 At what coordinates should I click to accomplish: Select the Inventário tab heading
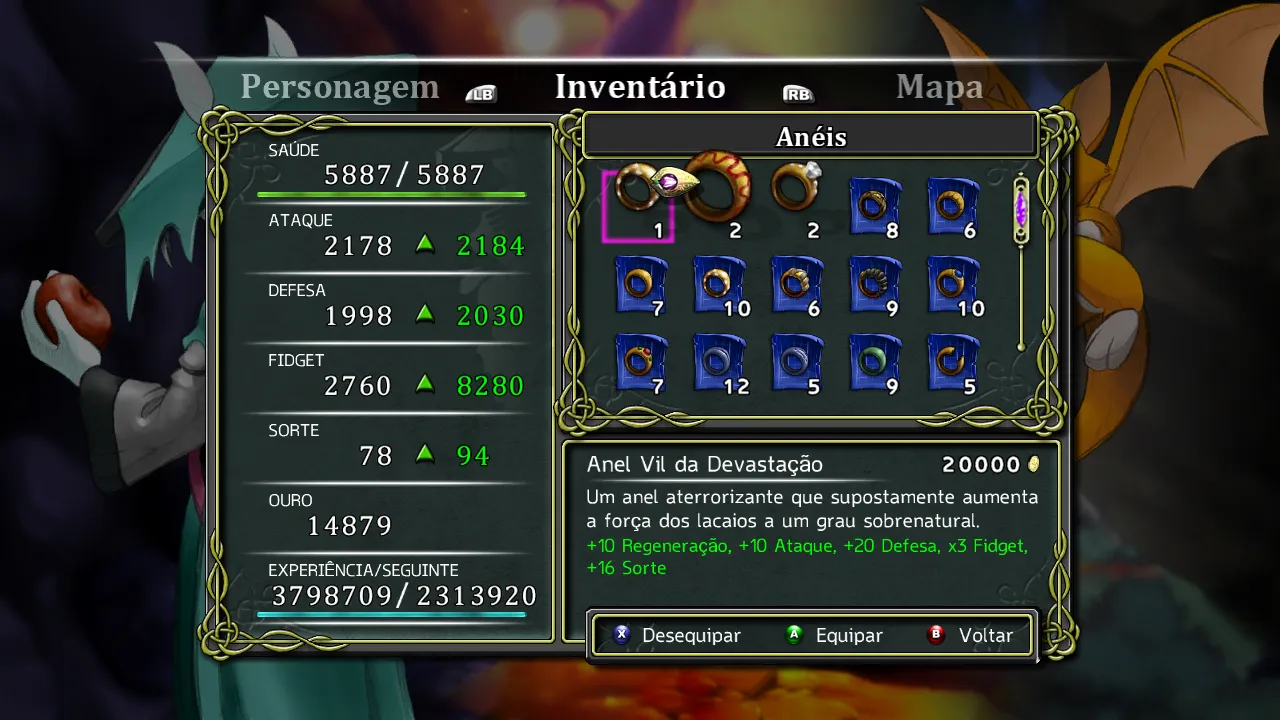point(640,87)
